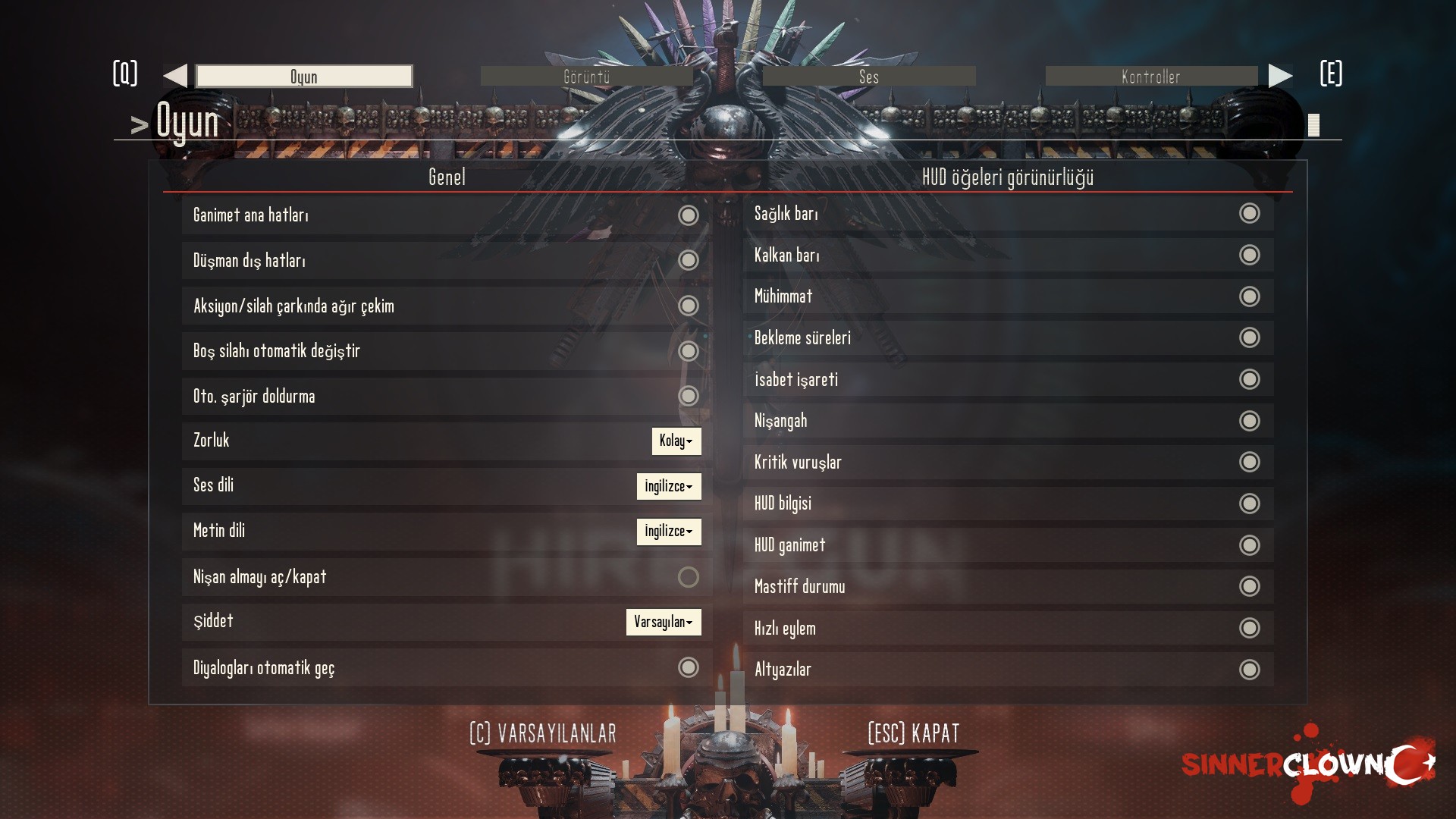The image size is (1456, 819).
Task: Toggle Diyalogları otomatik geç
Action: [x=688, y=667]
